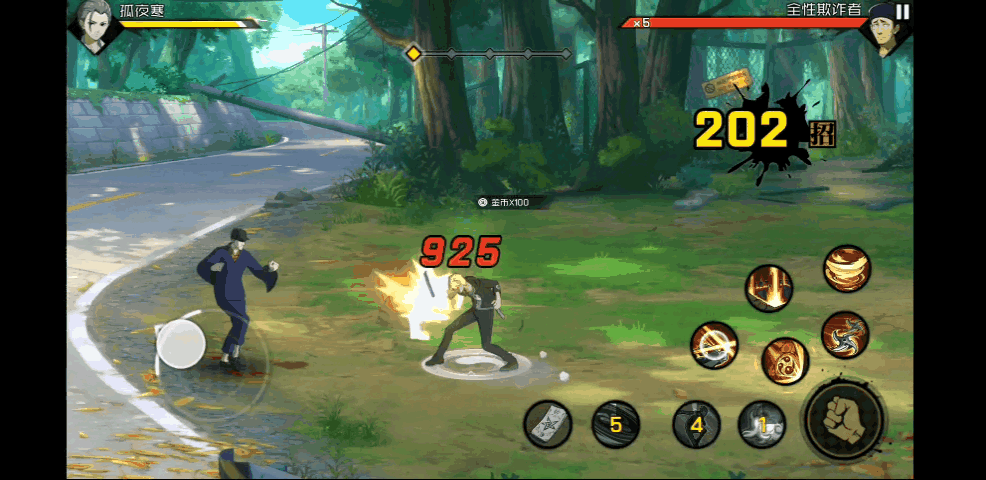
Task: Click the enemy boss portrait
Action: [882, 27]
